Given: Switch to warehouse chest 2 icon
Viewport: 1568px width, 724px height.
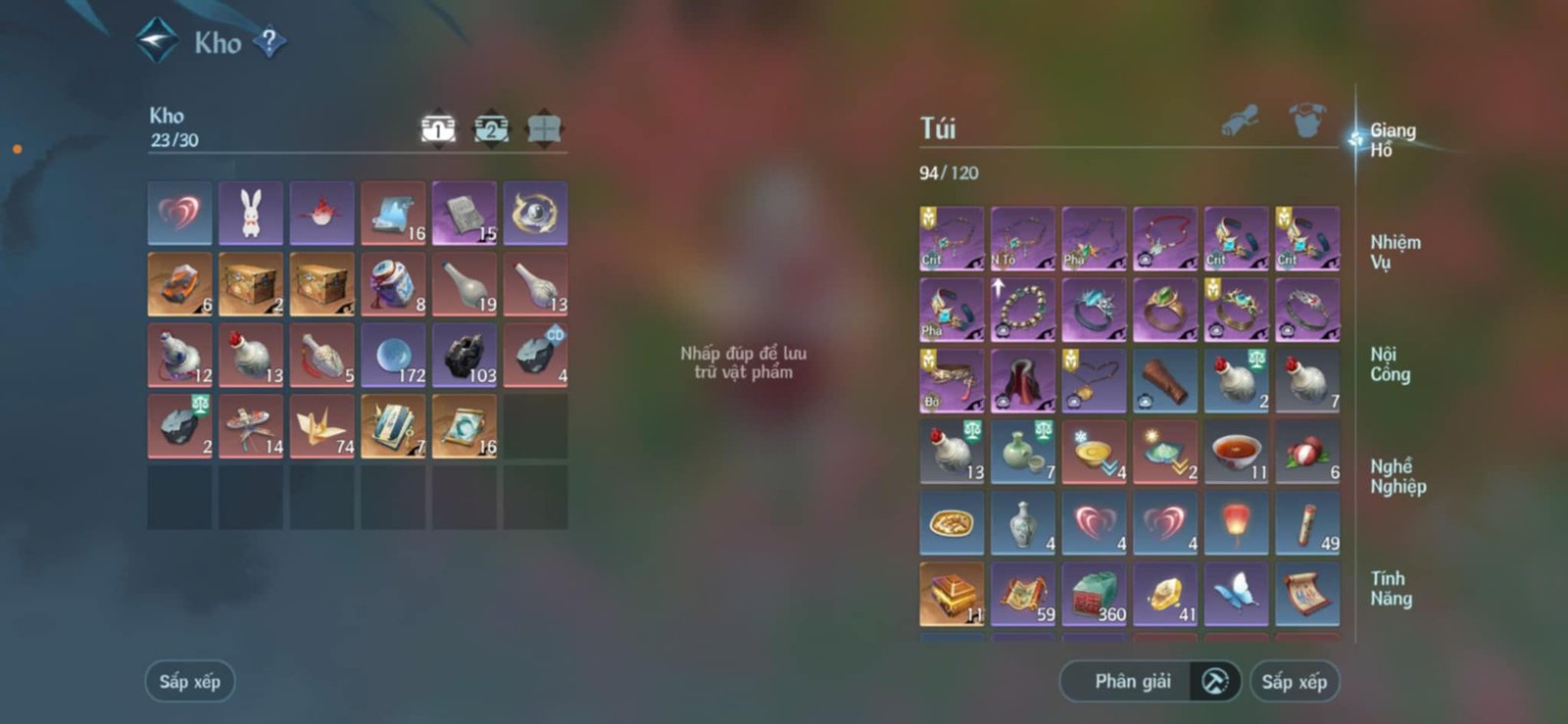Looking at the screenshot, I should (x=492, y=126).
